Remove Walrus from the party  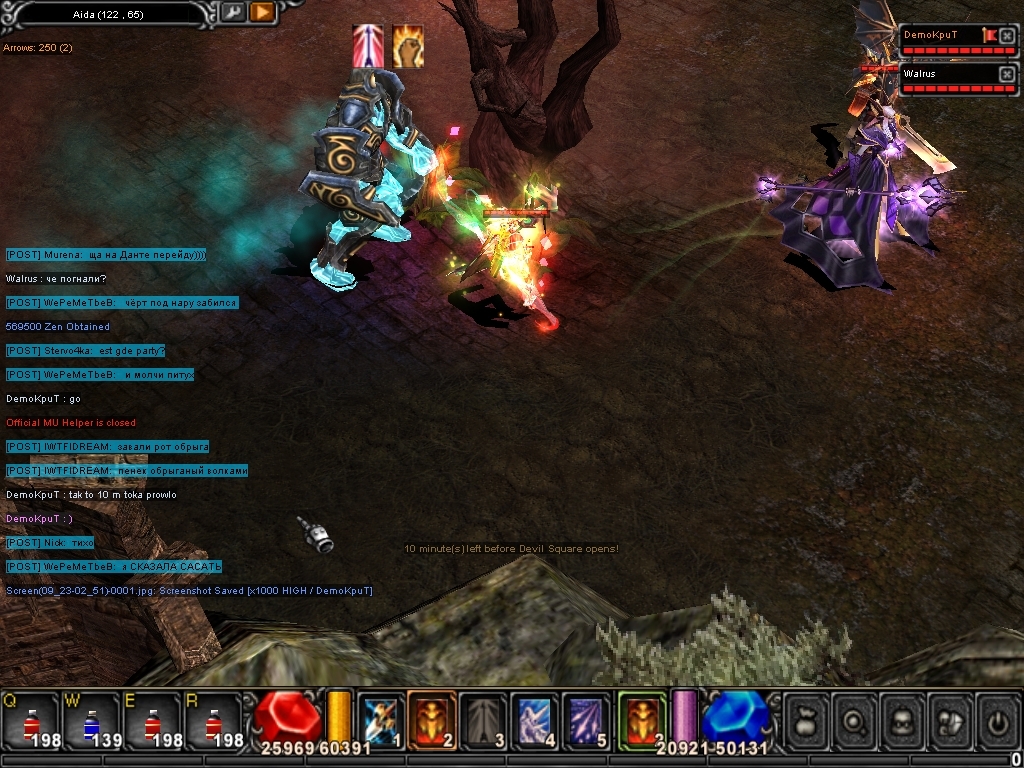point(1007,74)
